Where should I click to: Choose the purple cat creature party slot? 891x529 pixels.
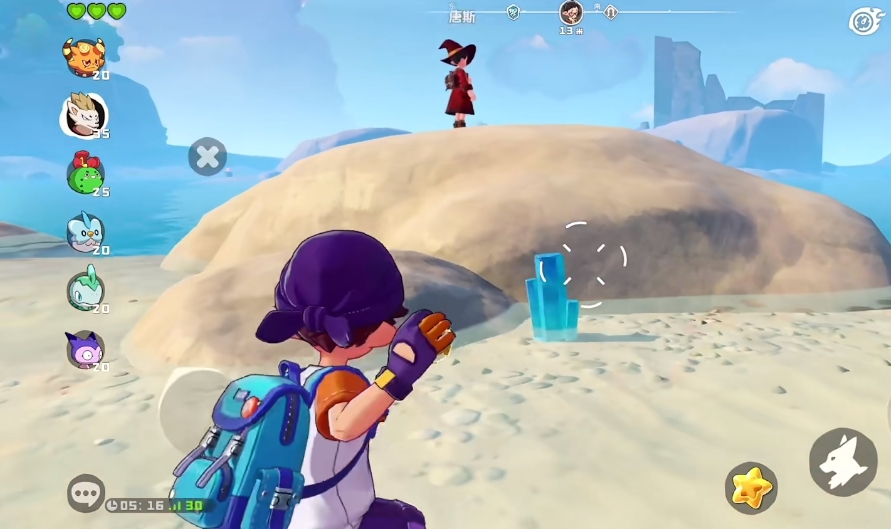84,349
